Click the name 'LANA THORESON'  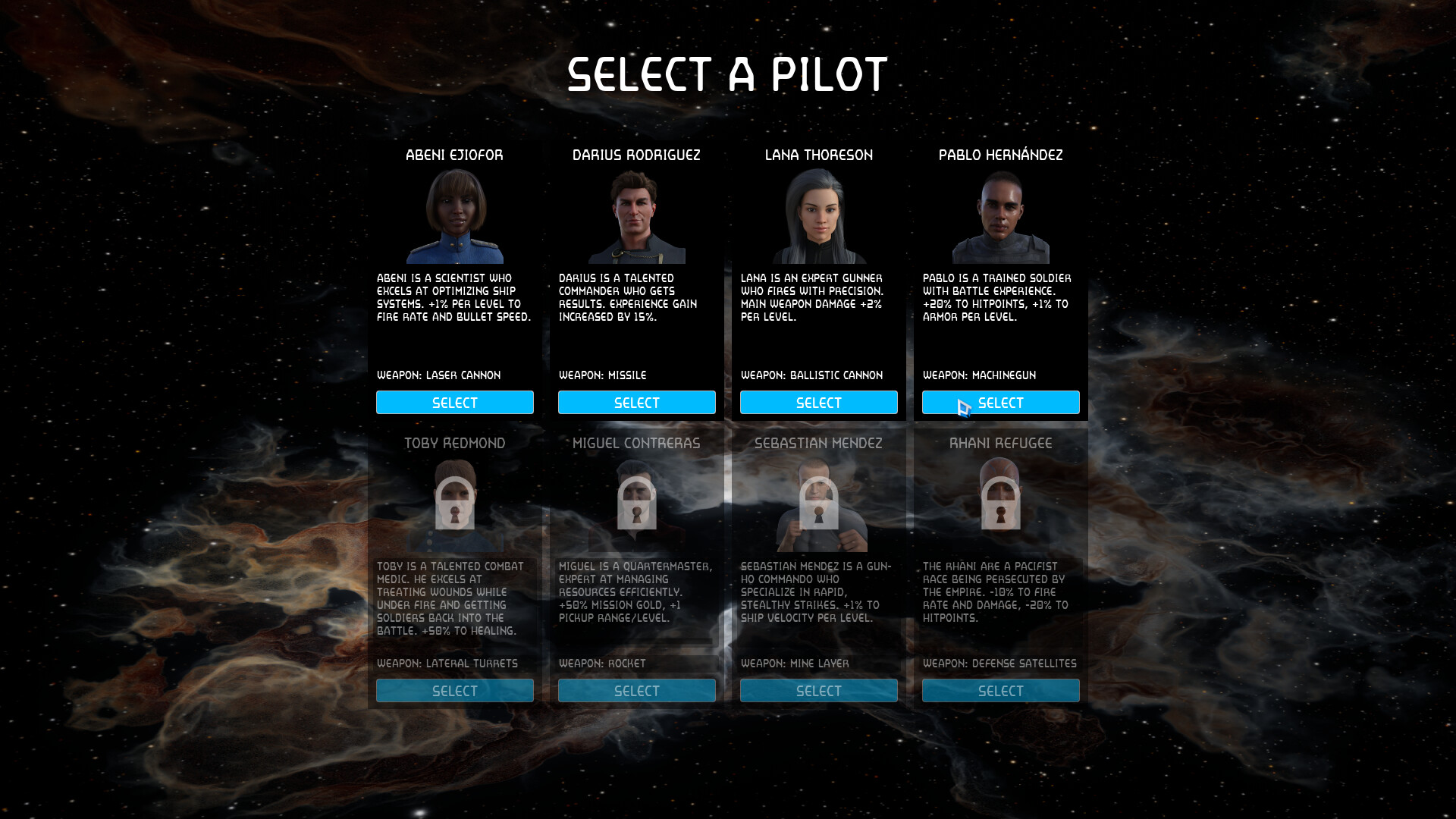pyautogui.click(x=818, y=155)
